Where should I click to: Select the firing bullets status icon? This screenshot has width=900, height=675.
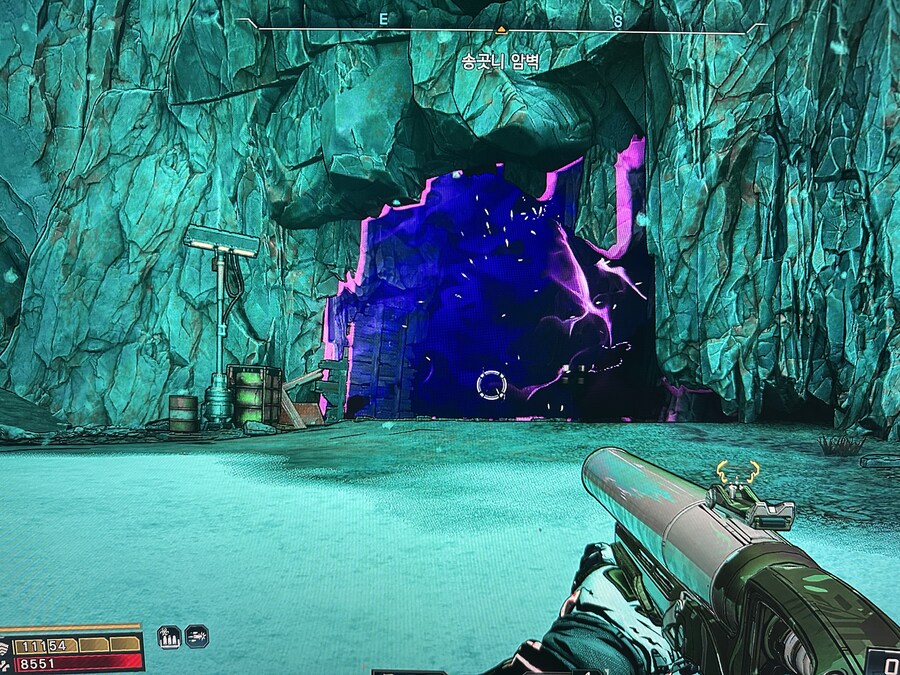click(x=197, y=636)
